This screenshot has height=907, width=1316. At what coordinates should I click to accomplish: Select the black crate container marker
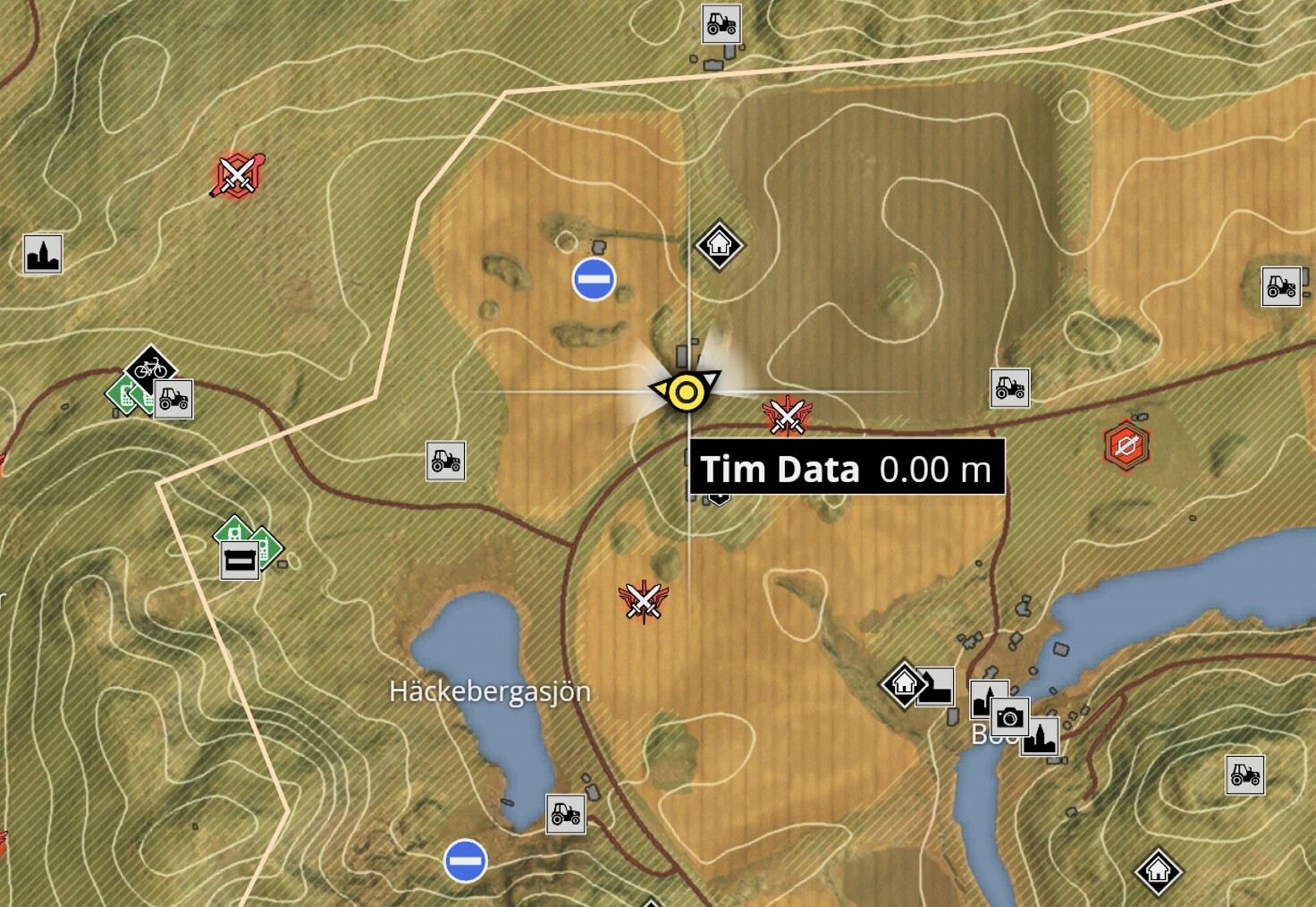click(x=240, y=561)
